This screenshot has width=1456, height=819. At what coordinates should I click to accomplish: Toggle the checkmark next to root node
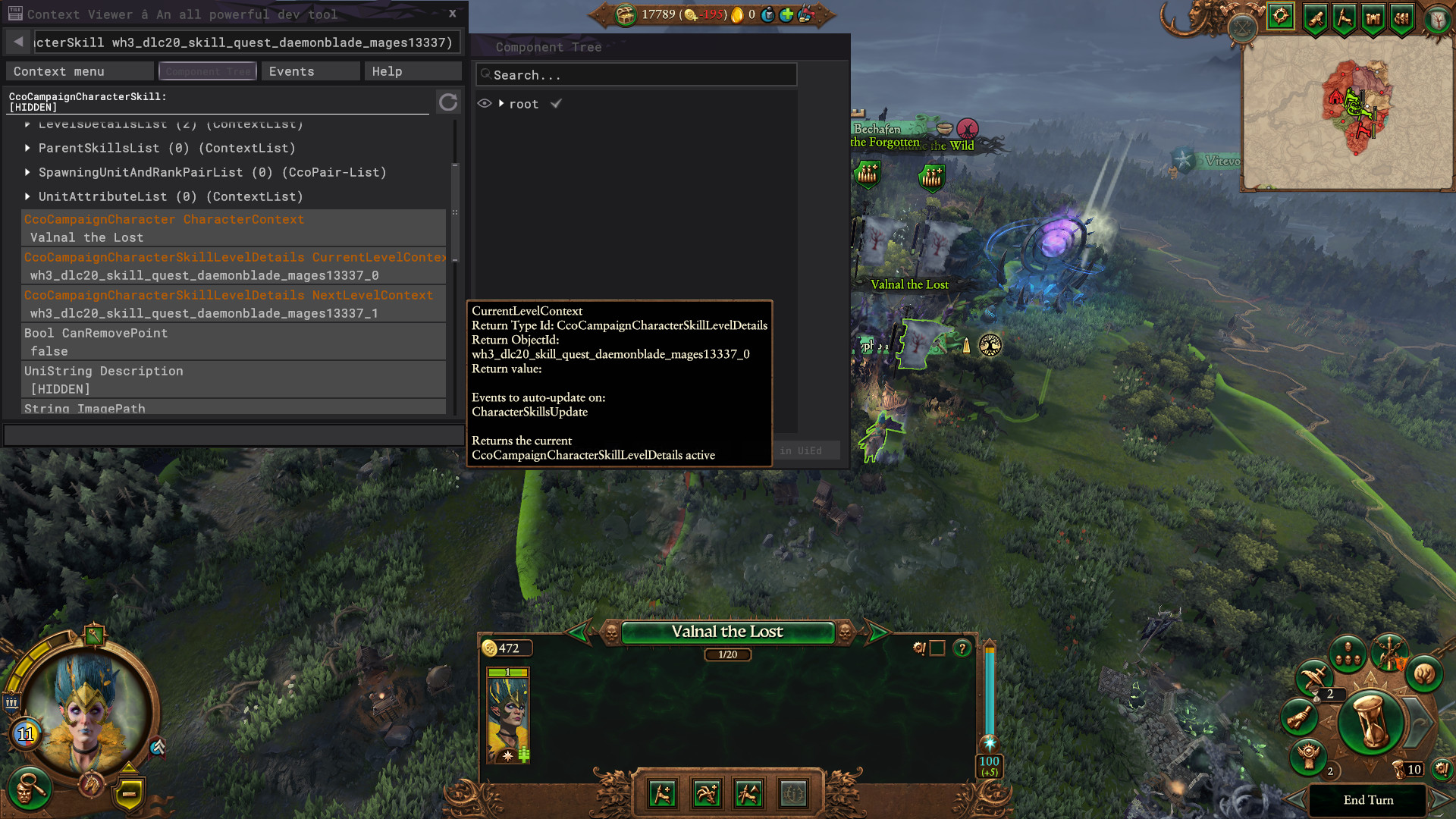(x=557, y=104)
